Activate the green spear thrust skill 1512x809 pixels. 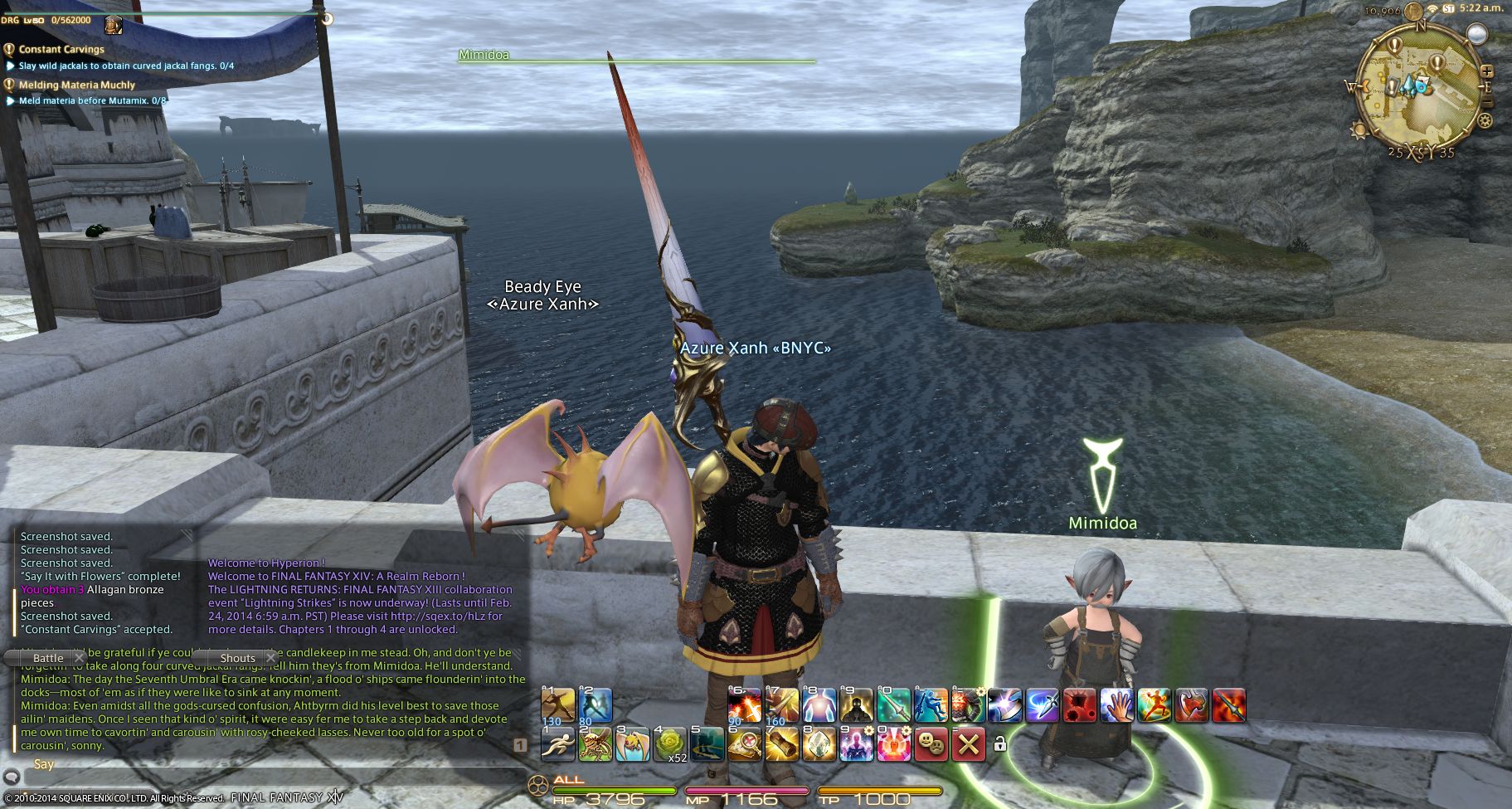point(893,705)
